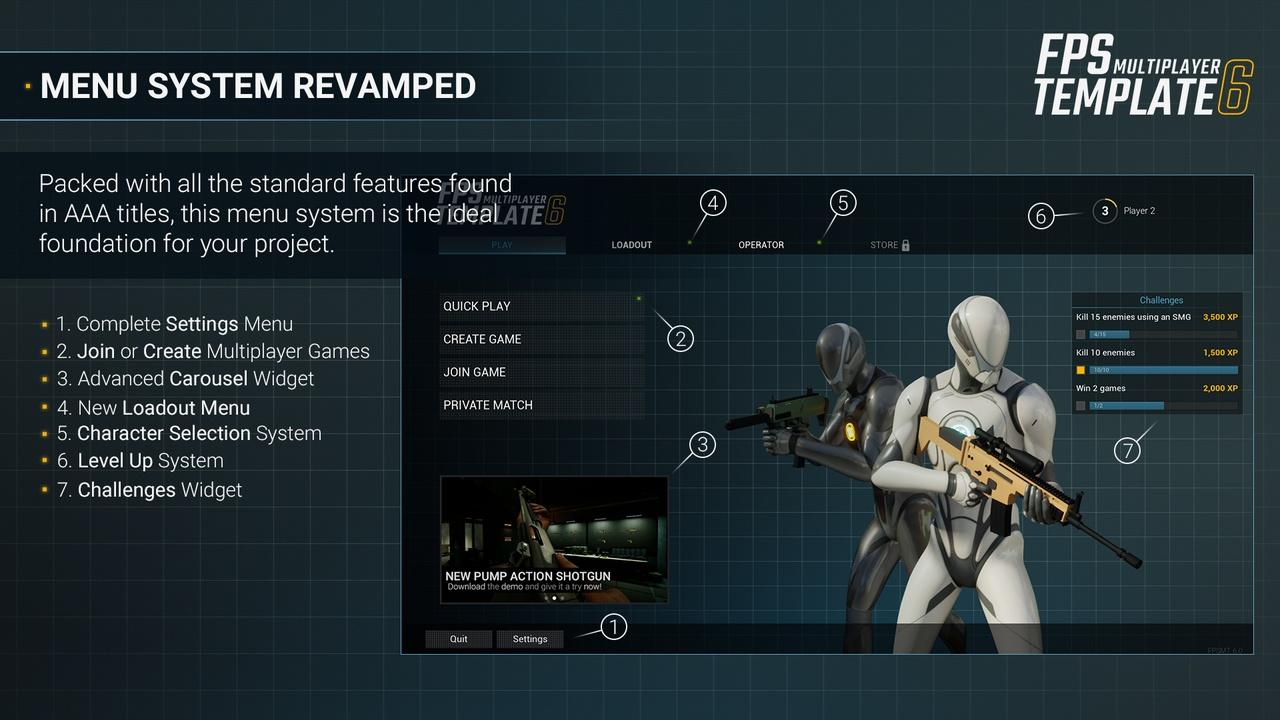The width and height of the screenshot is (1280, 720).
Task: Open the New Pump Action Shotgun carousel banner
Action: pos(554,539)
